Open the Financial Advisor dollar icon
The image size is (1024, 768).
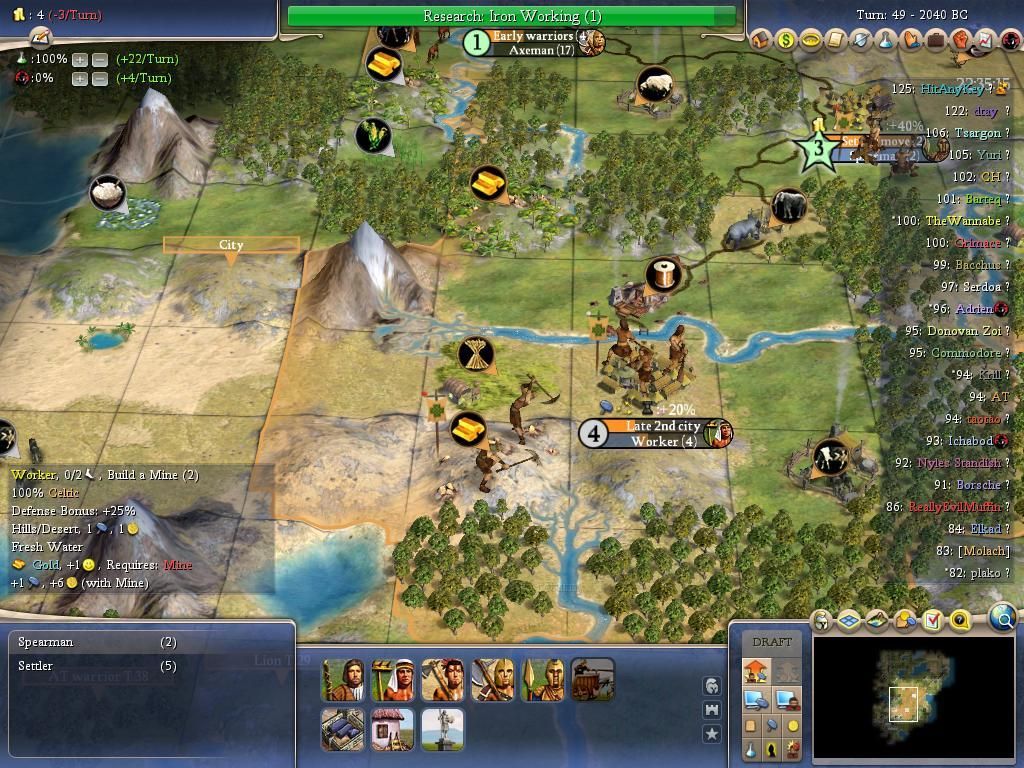785,40
